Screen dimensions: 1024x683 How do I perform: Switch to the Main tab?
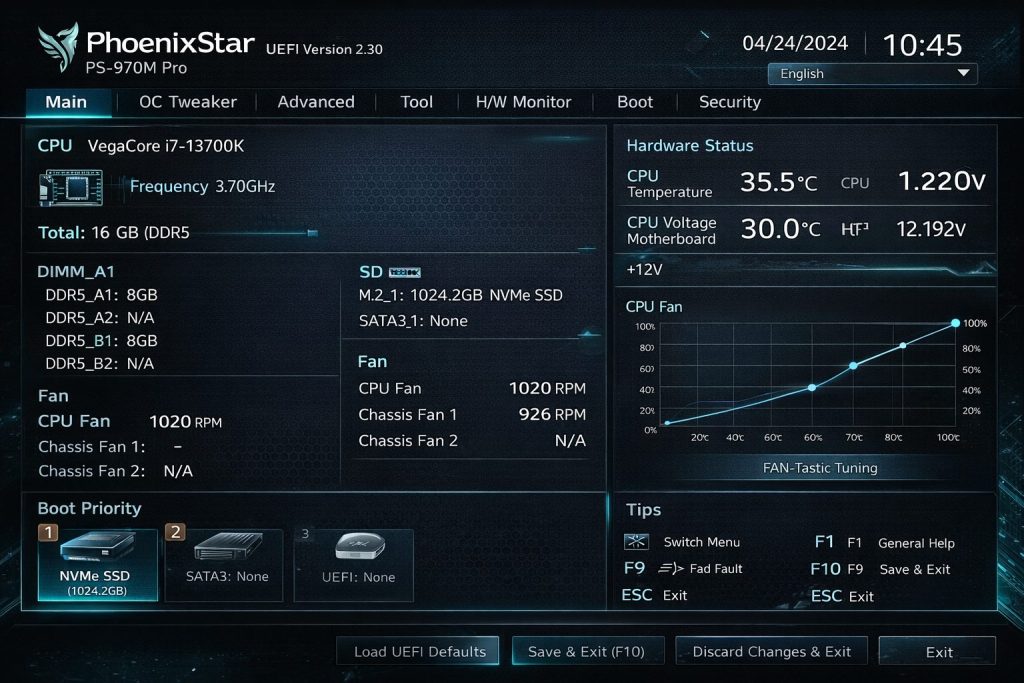66,102
